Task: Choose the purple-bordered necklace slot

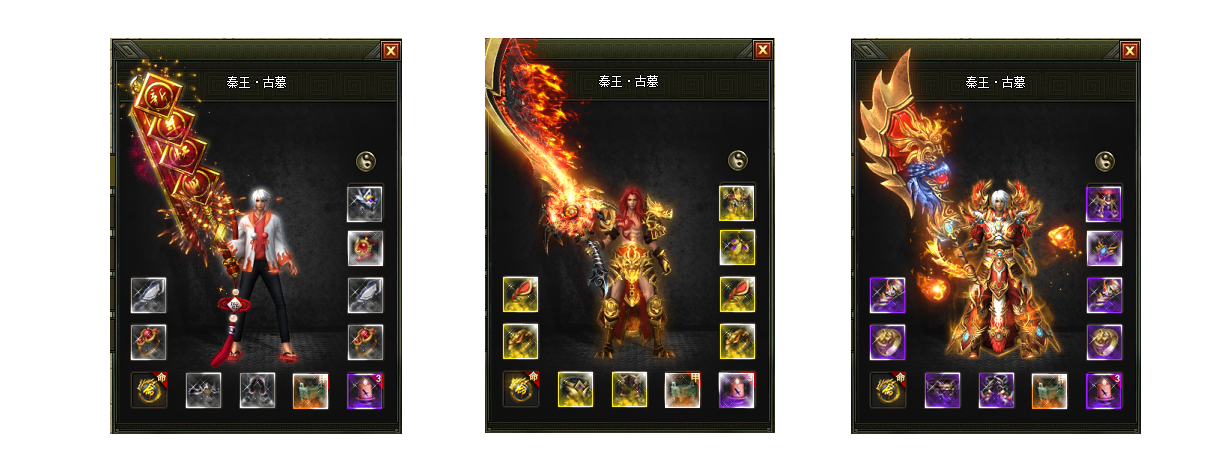Action: 1104,248
